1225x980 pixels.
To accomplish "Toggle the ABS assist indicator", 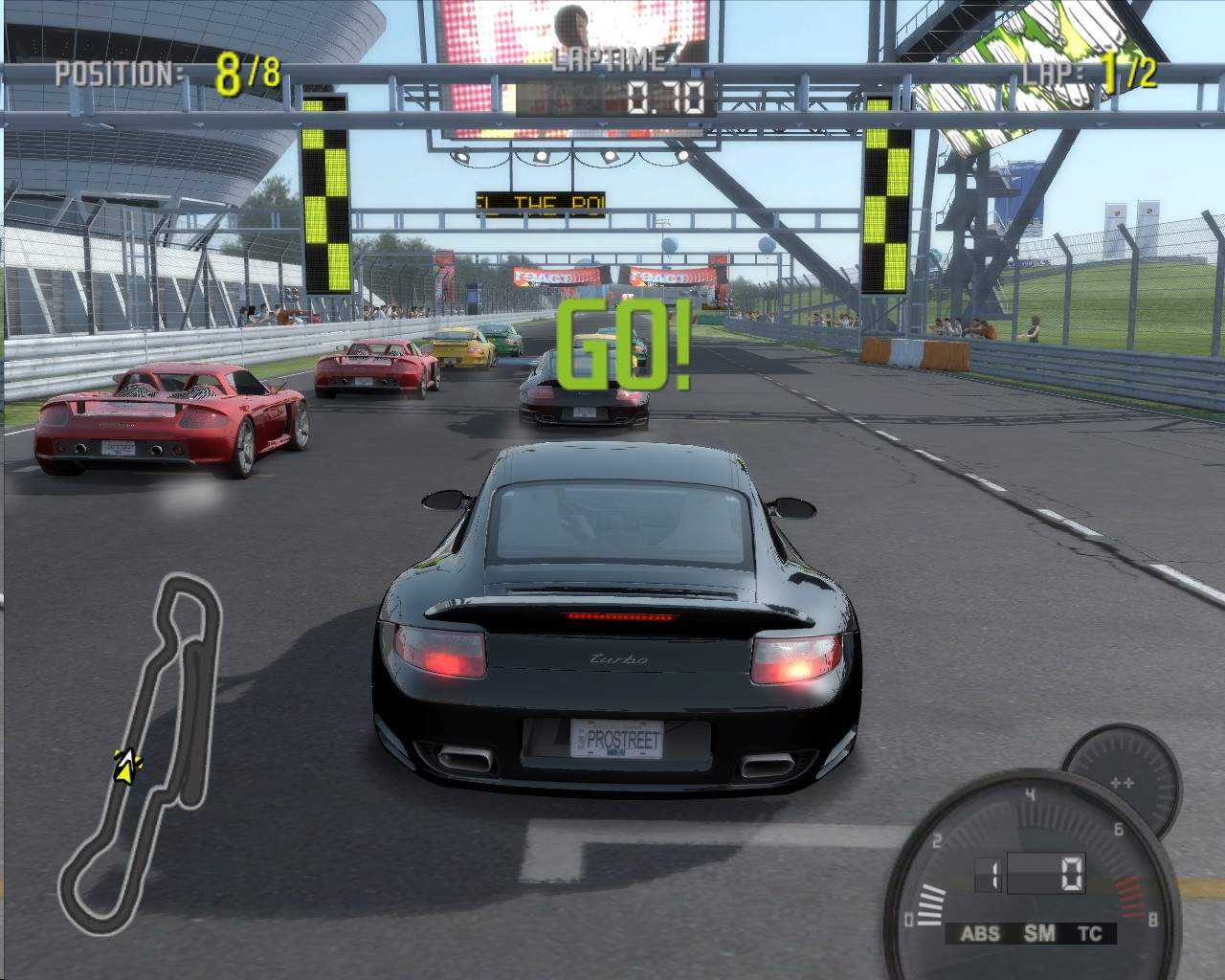I will pos(979,933).
